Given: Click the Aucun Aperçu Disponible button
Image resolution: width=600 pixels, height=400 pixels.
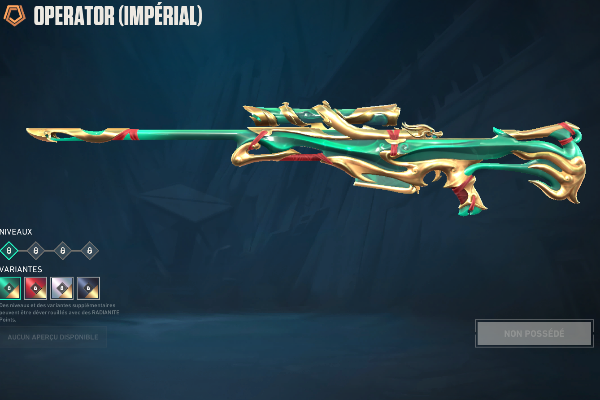Looking at the screenshot, I should point(53,337).
